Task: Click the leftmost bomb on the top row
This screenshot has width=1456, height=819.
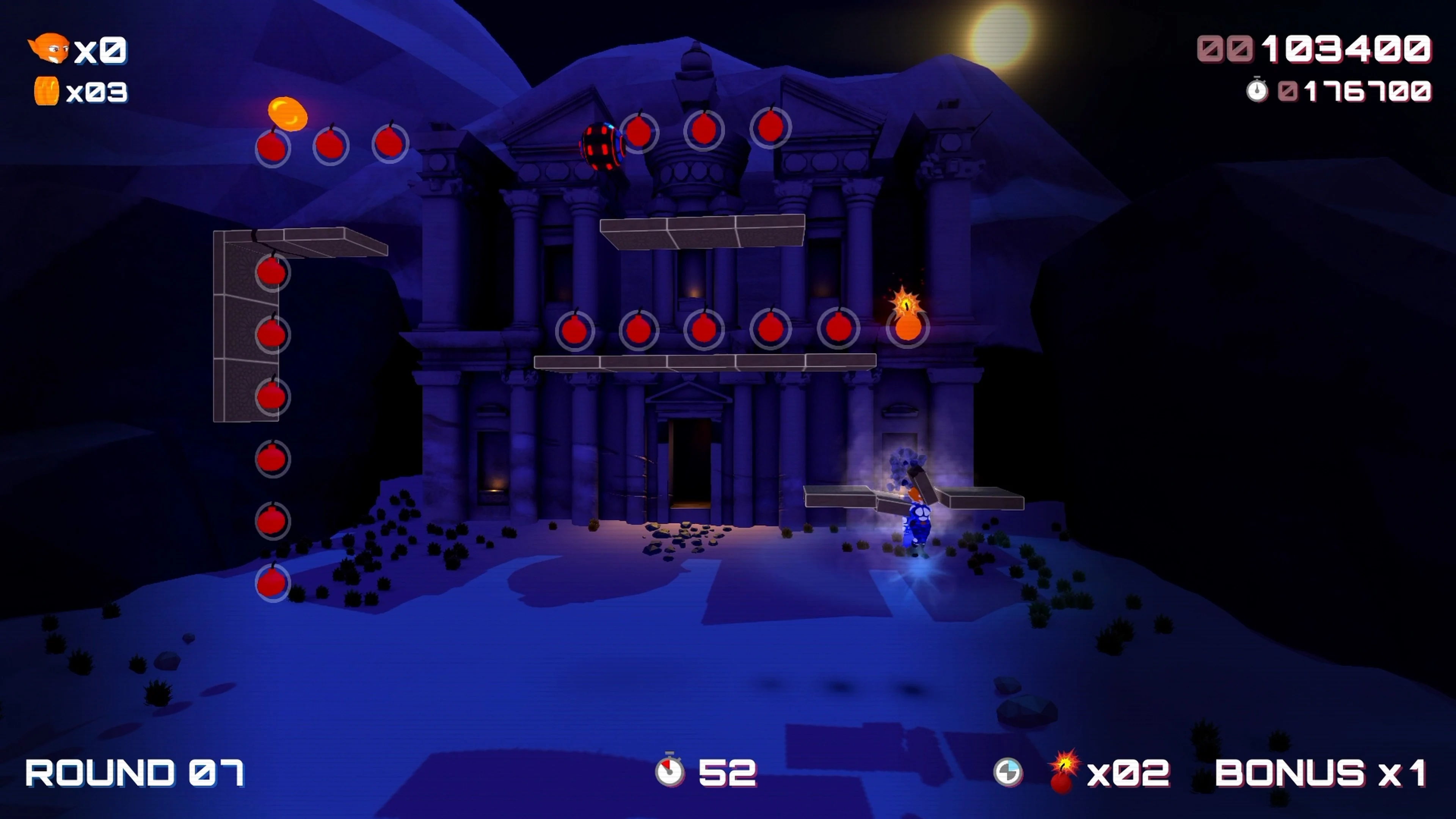Action: coord(273,148)
